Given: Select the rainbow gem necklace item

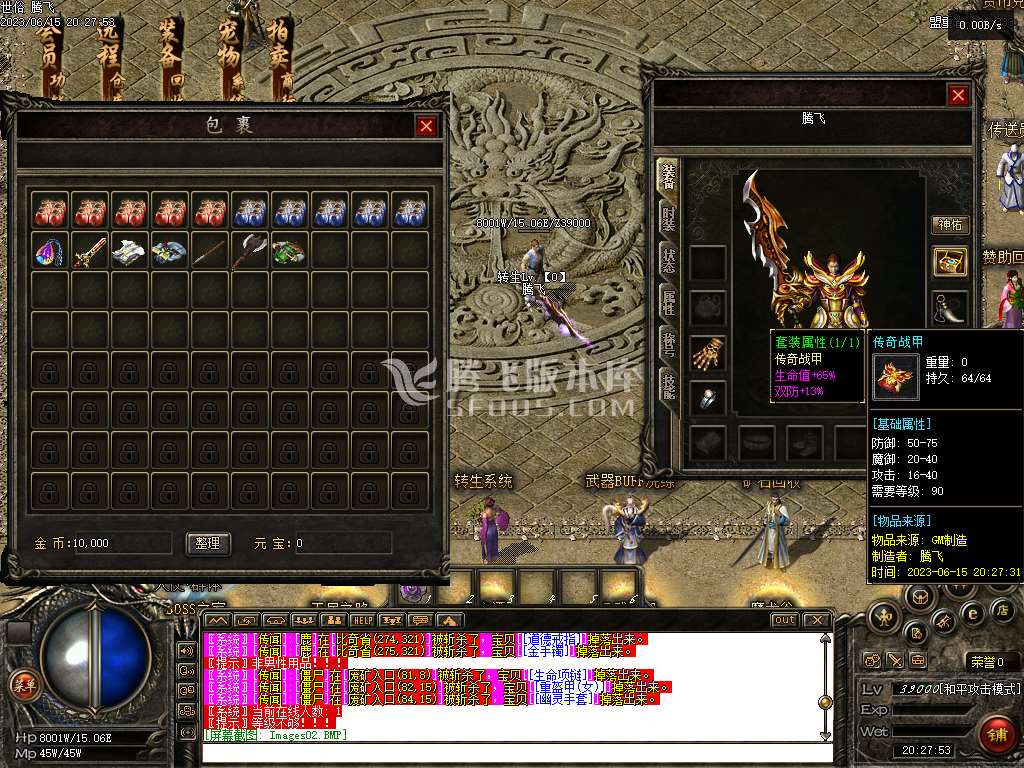Looking at the screenshot, I should [49, 251].
